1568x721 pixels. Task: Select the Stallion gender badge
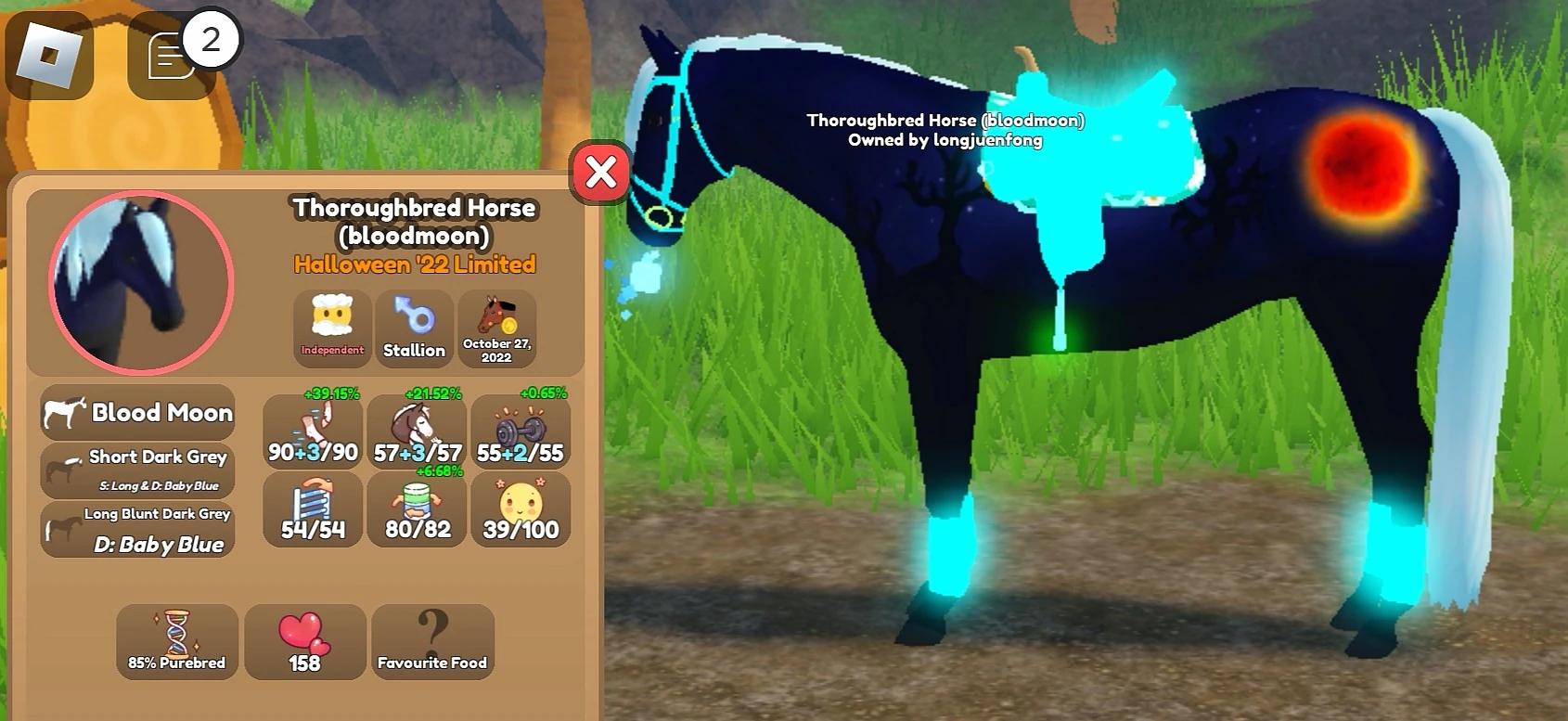coord(414,328)
